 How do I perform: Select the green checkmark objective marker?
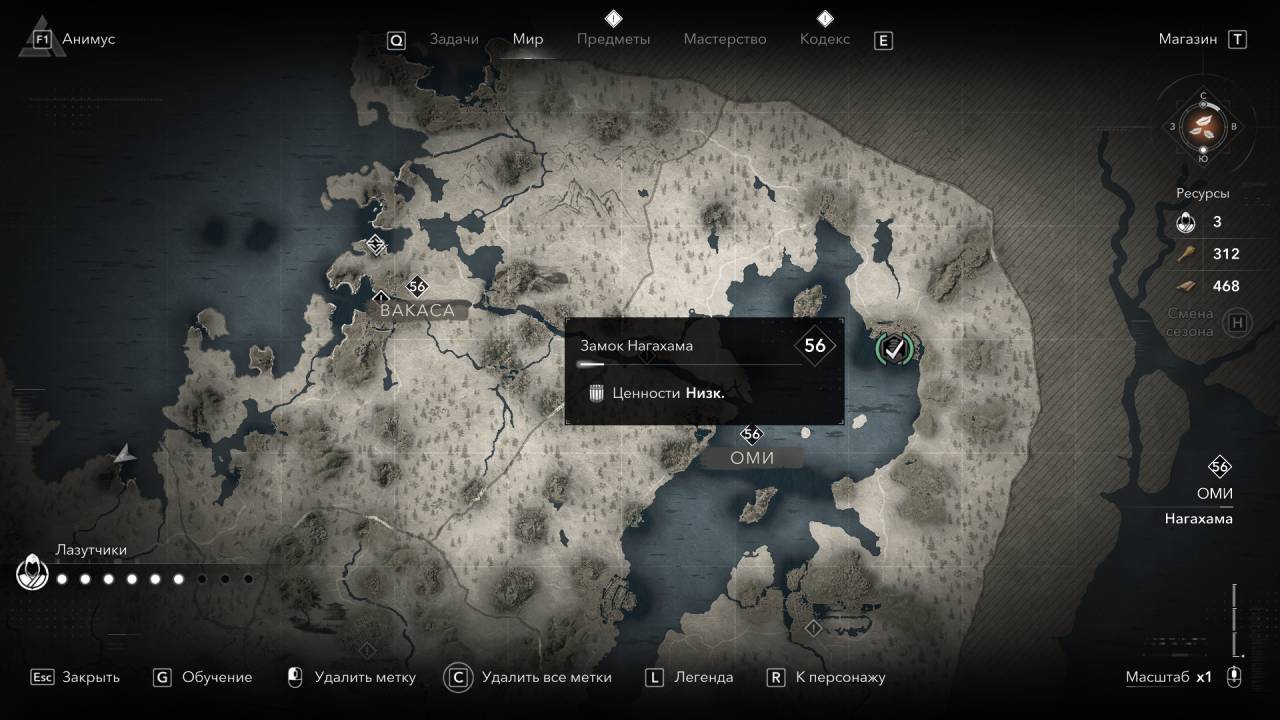coord(896,348)
